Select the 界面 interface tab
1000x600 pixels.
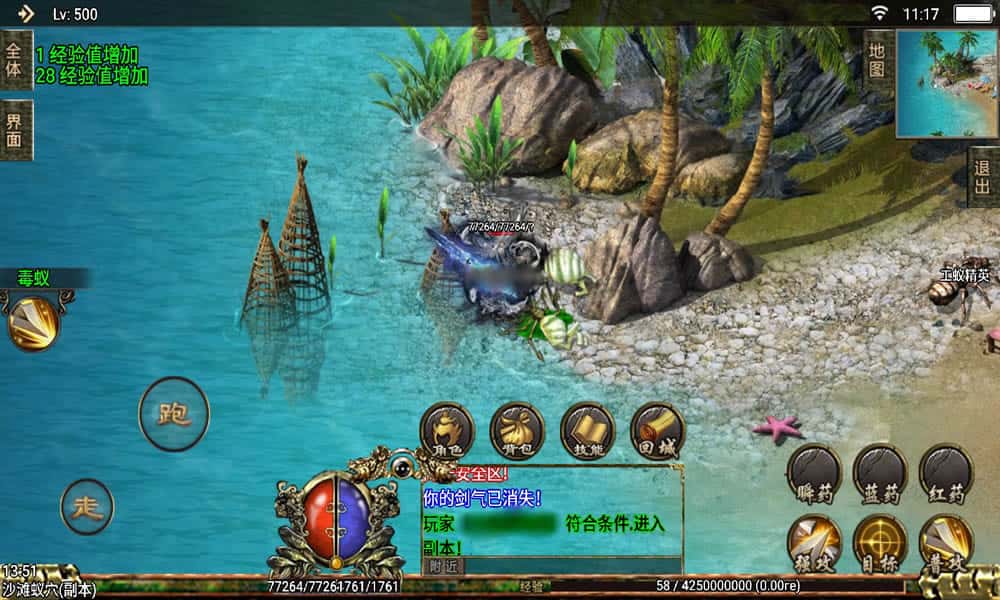click(14, 130)
